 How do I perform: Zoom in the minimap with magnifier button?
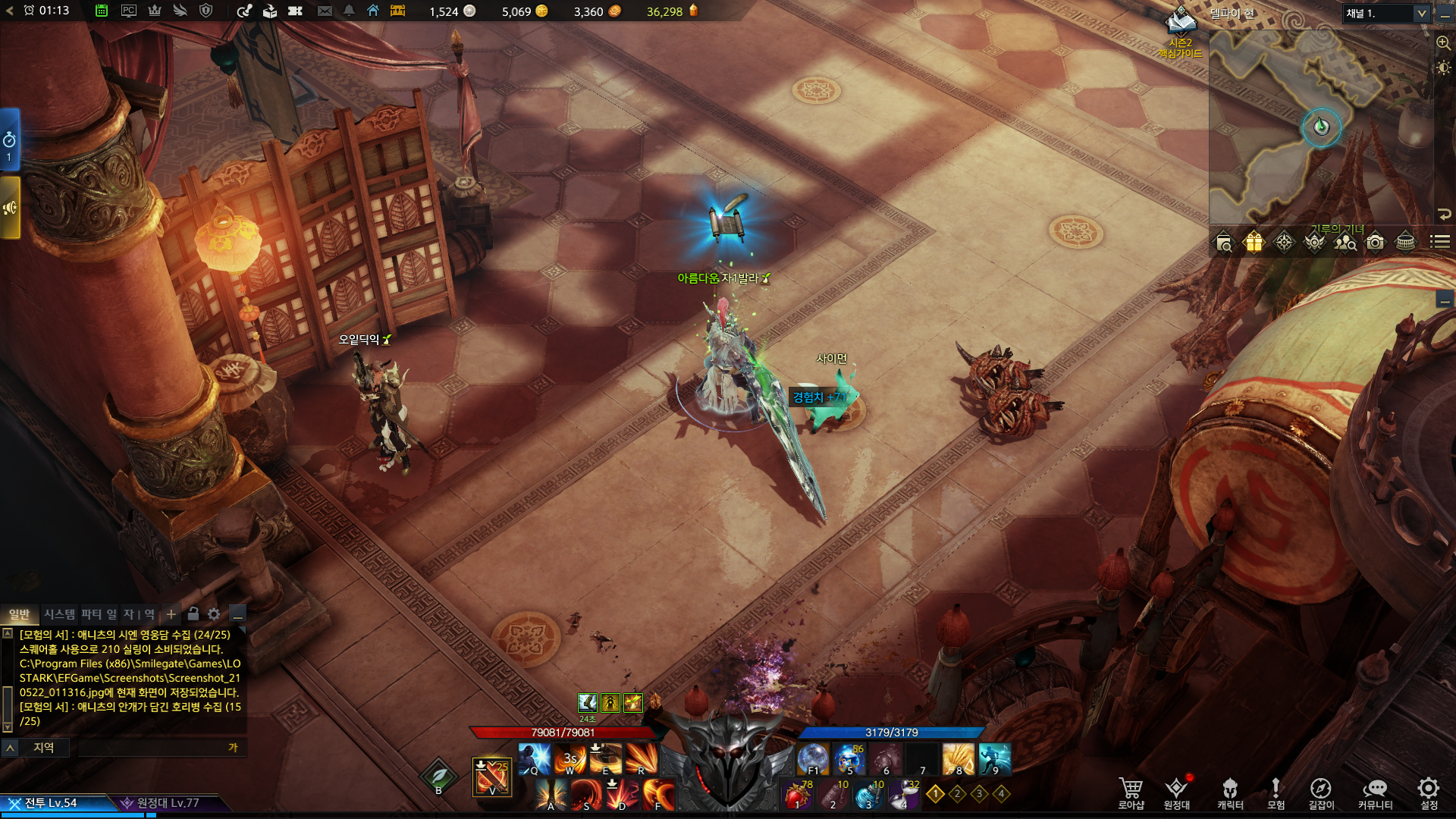(1443, 43)
